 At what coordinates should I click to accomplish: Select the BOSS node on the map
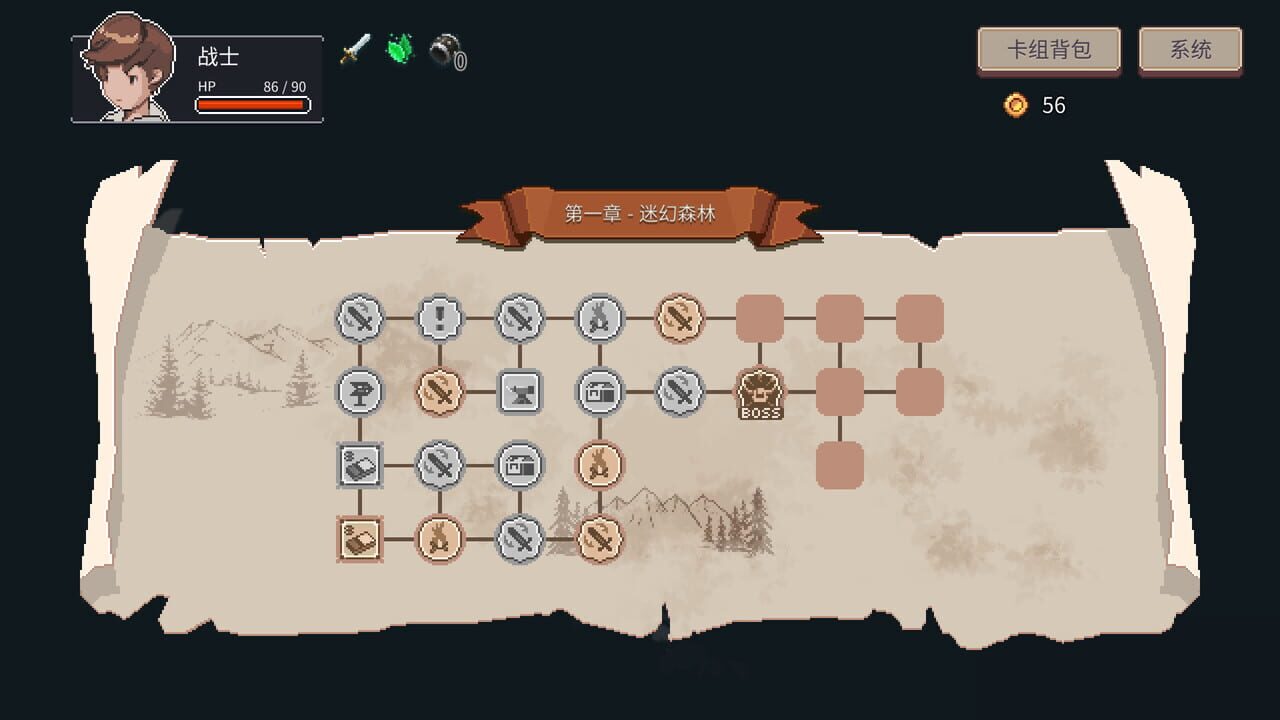pyautogui.click(x=761, y=391)
